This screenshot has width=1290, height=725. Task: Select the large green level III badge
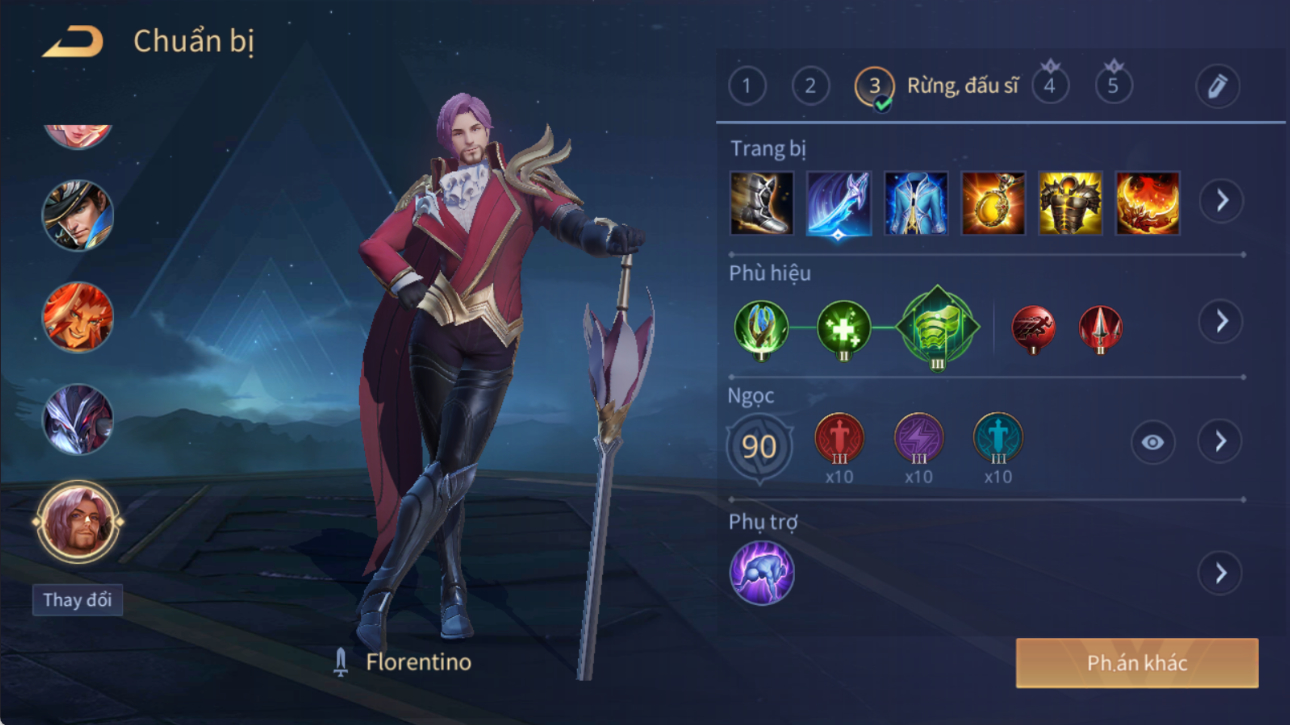pos(936,327)
